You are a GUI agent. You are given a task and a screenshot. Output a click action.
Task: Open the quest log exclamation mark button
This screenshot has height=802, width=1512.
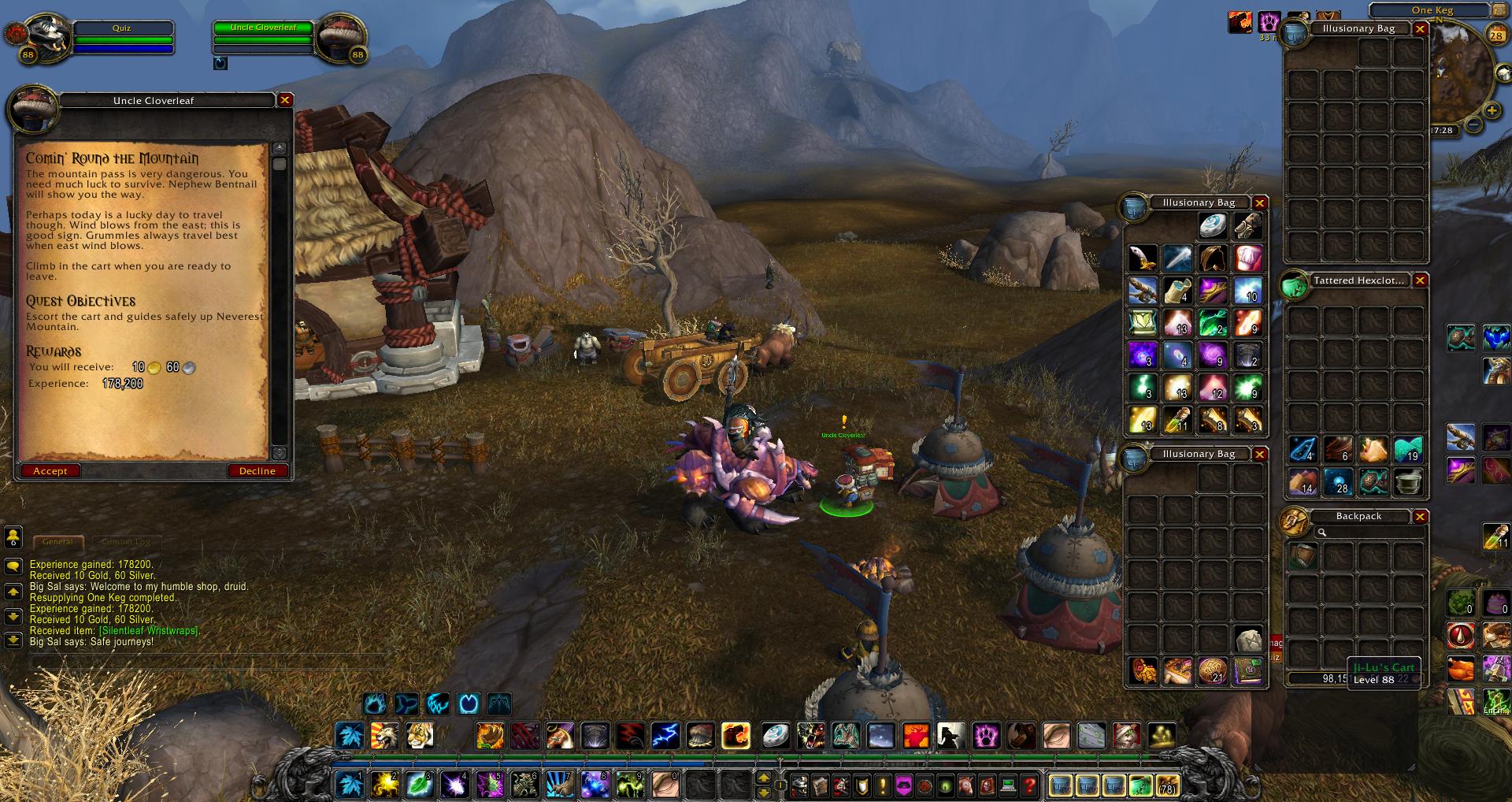tap(883, 785)
